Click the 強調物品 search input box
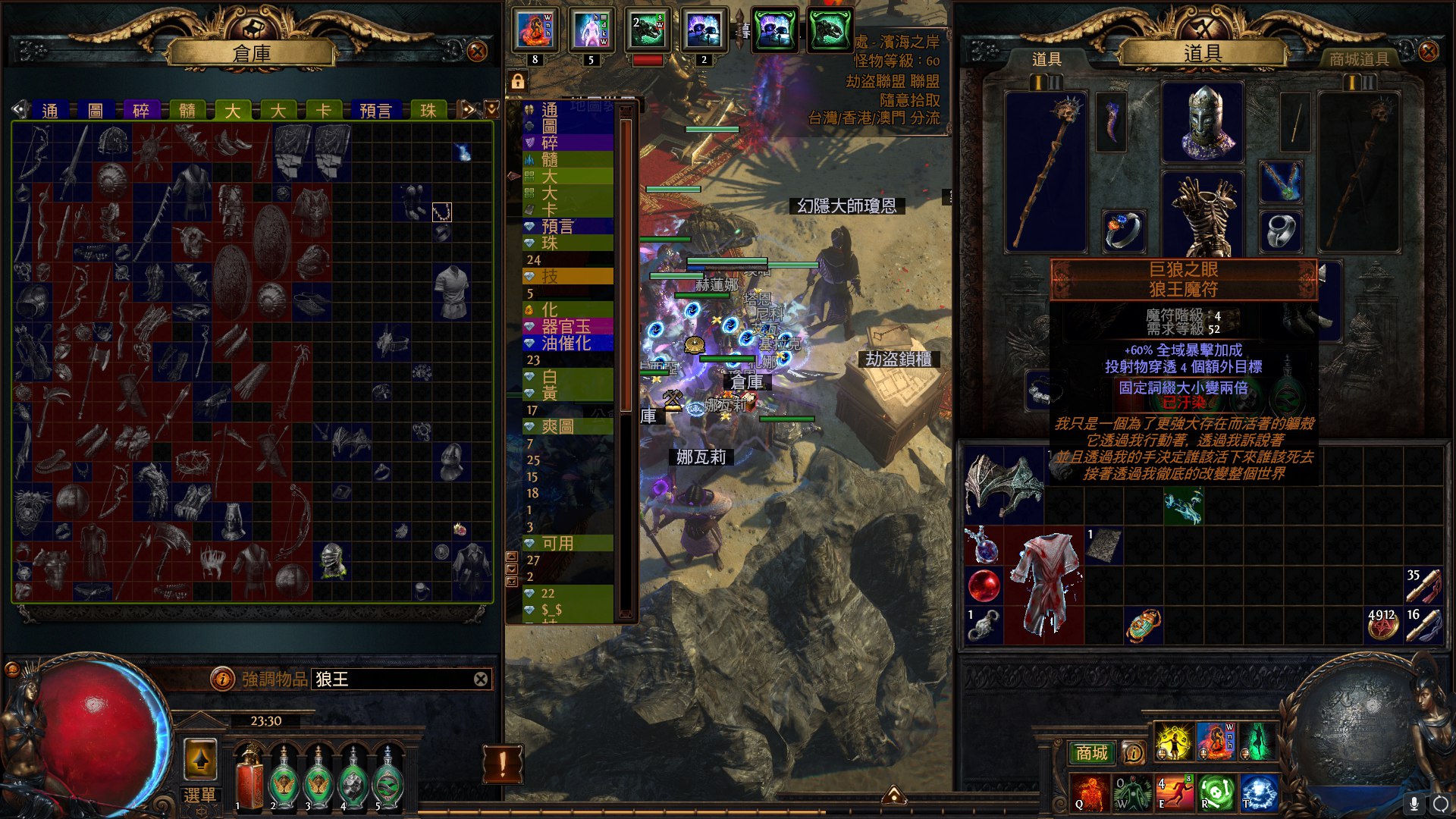This screenshot has width=1456, height=819. point(393,679)
